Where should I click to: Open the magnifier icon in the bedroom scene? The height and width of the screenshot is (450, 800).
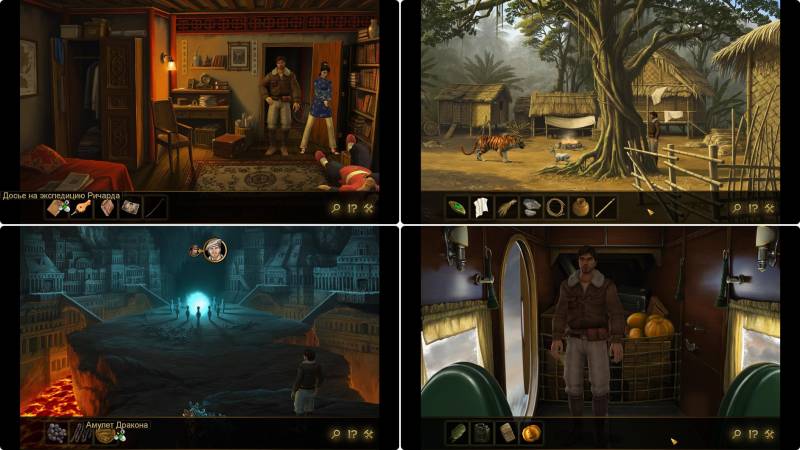pos(335,208)
